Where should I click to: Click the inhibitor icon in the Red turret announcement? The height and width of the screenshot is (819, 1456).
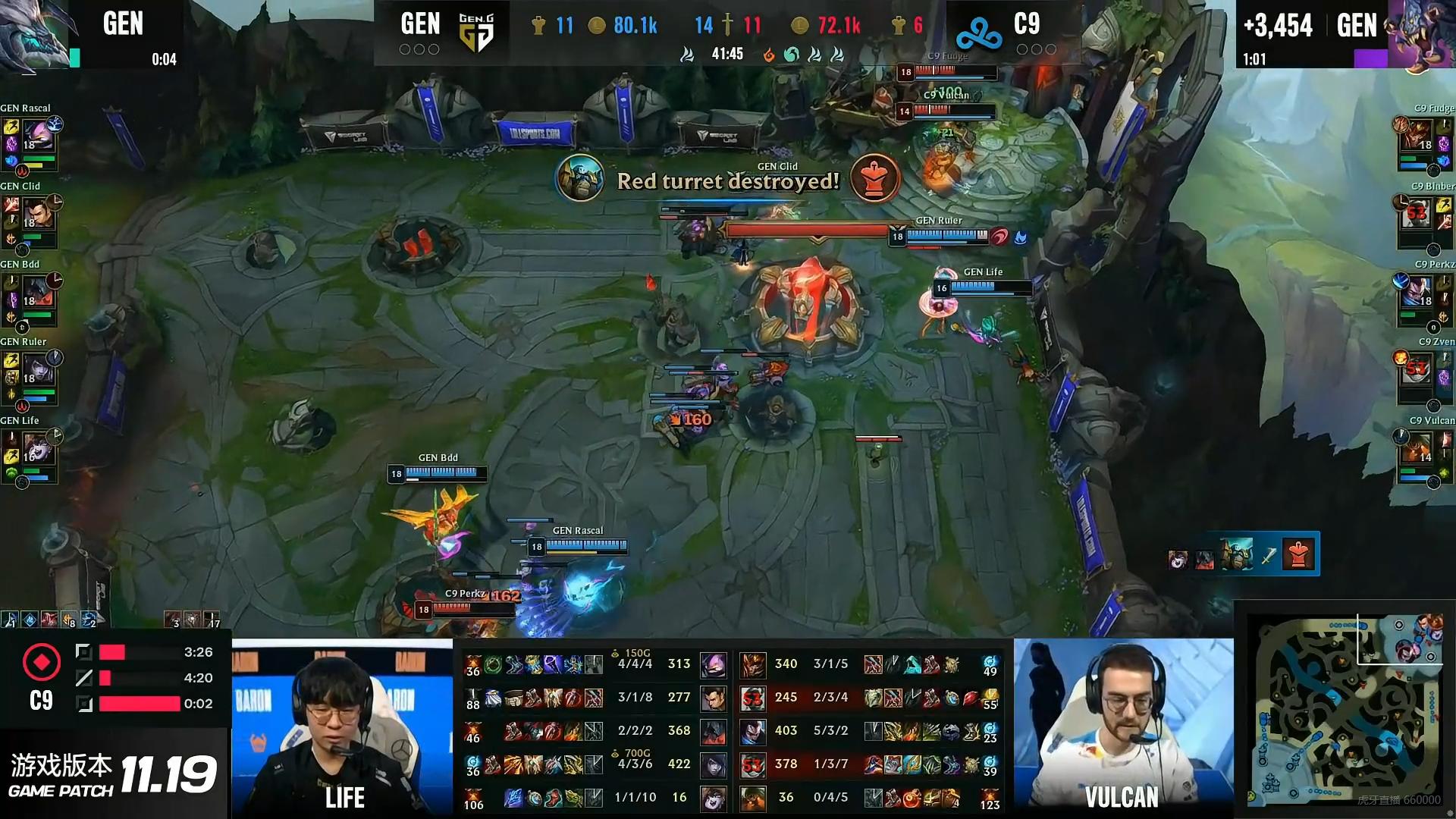(875, 179)
